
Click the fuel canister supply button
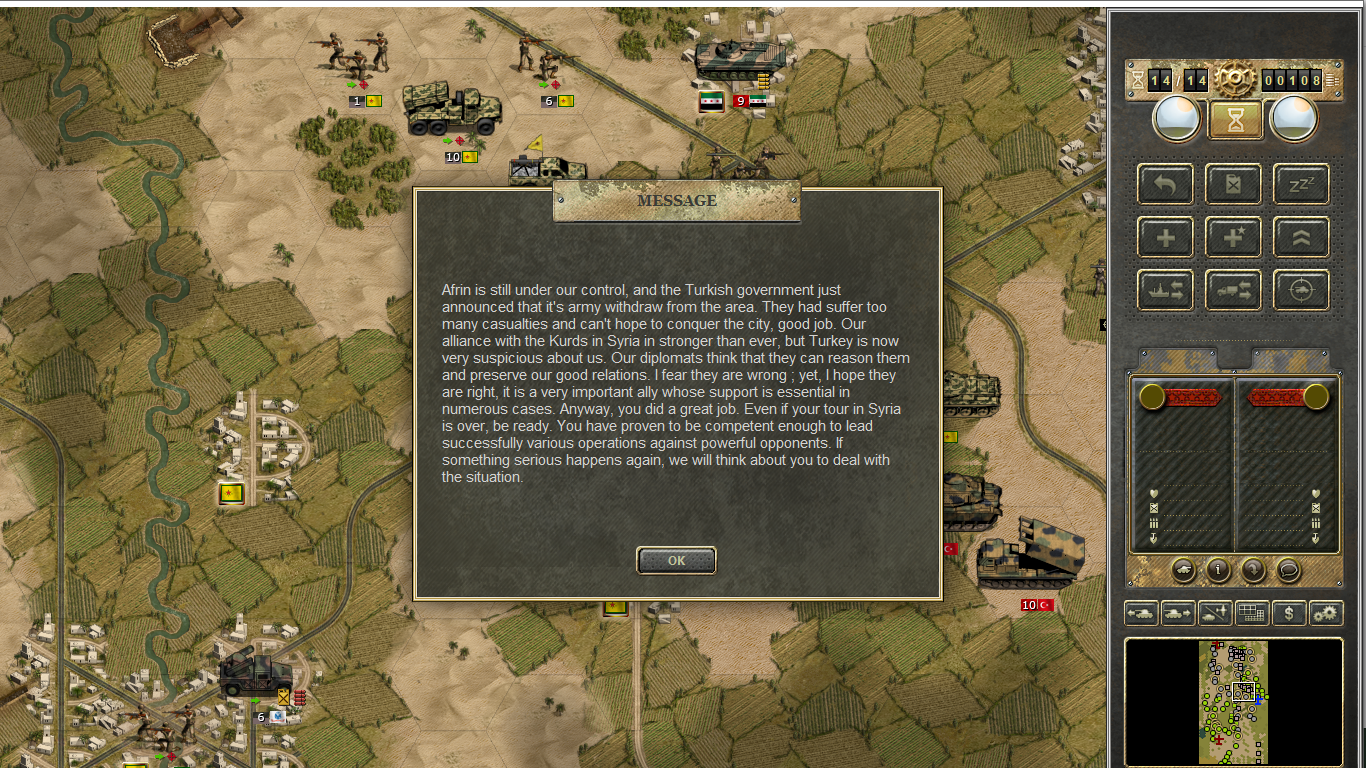(x=1233, y=184)
